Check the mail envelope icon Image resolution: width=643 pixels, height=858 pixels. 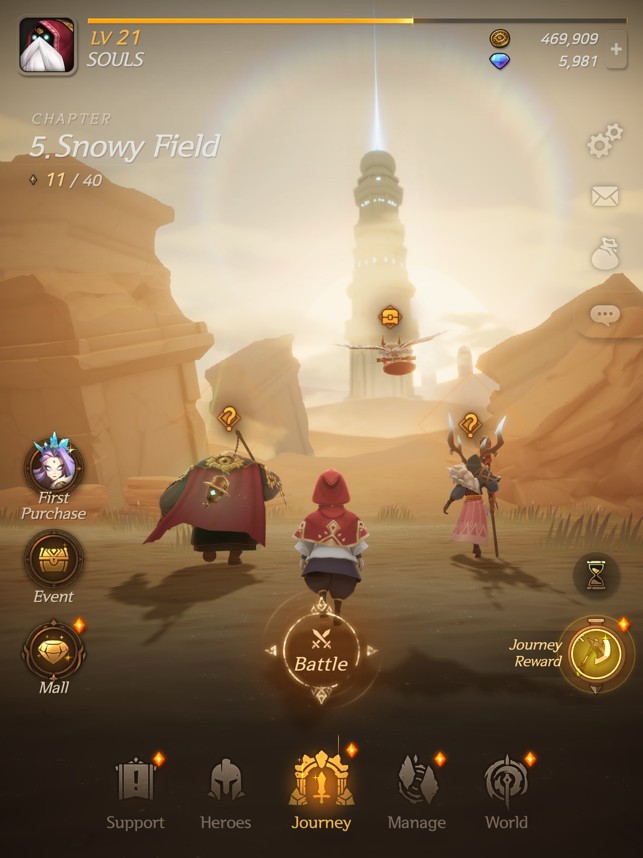pos(604,197)
